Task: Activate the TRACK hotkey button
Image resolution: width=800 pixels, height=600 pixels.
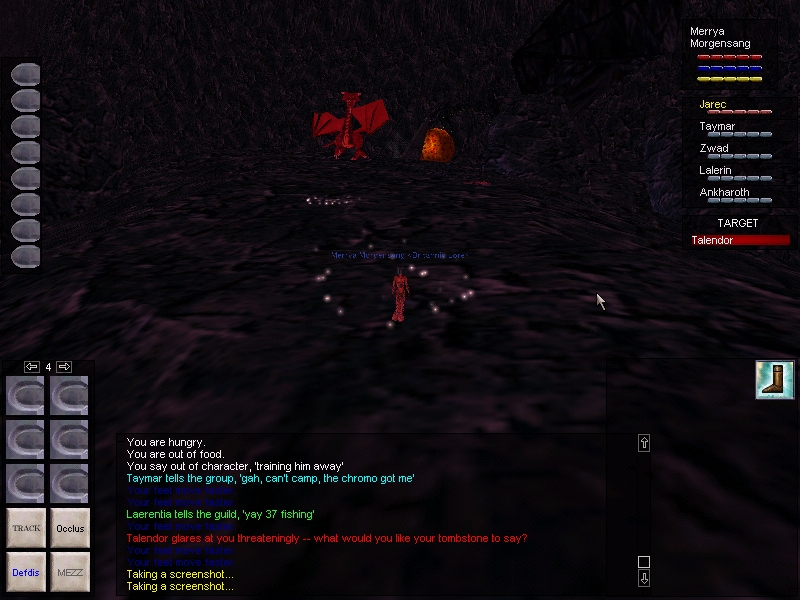Action: pos(26,527)
